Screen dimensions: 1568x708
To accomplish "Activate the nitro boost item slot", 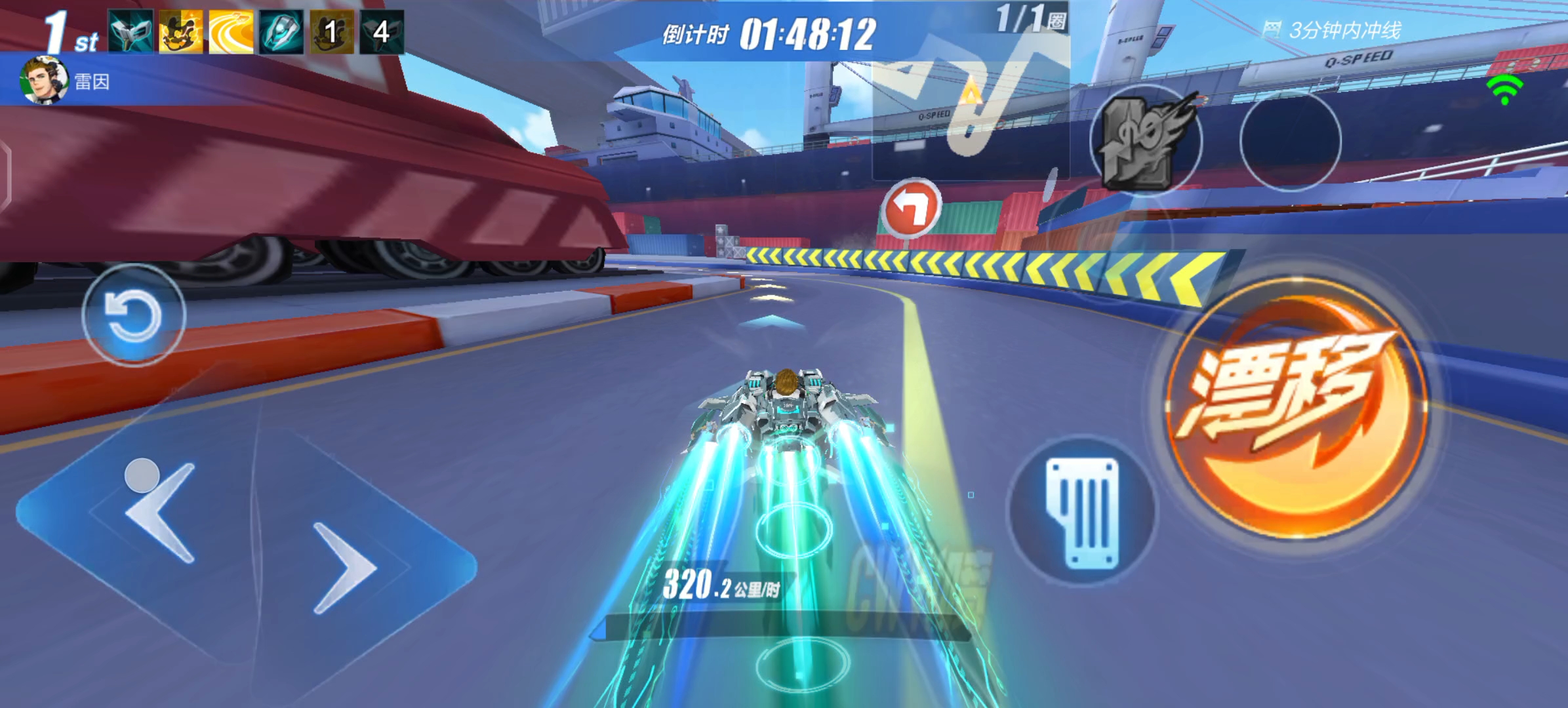I will pyautogui.click(x=1146, y=140).
